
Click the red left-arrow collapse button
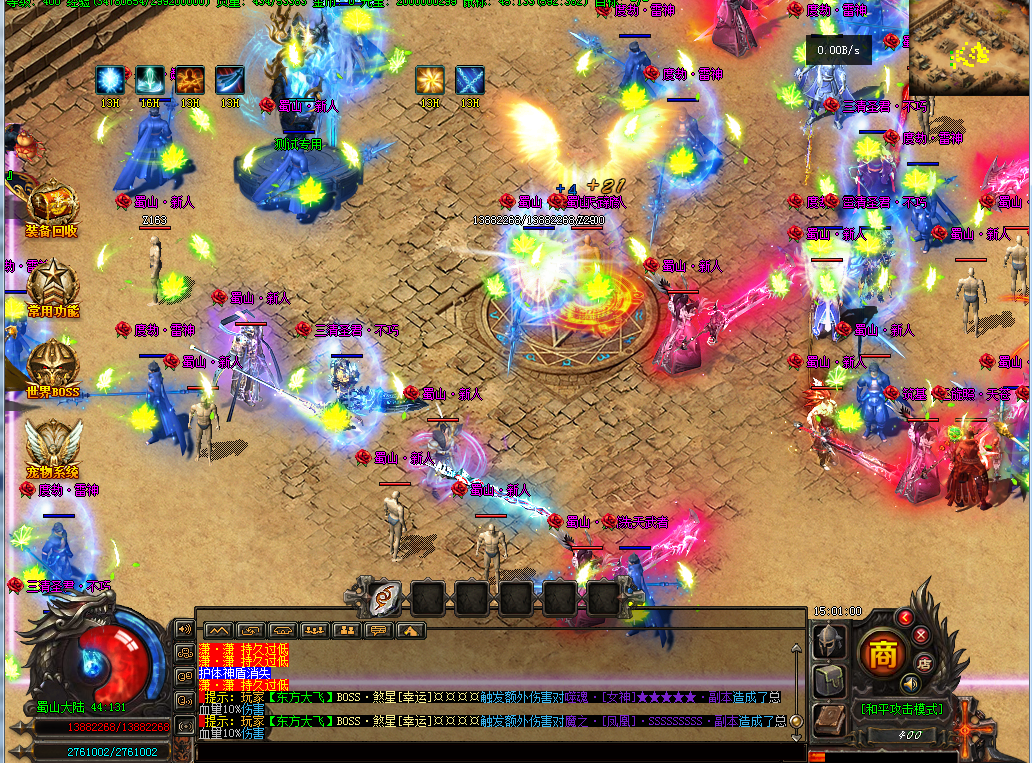tap(905, 618)
